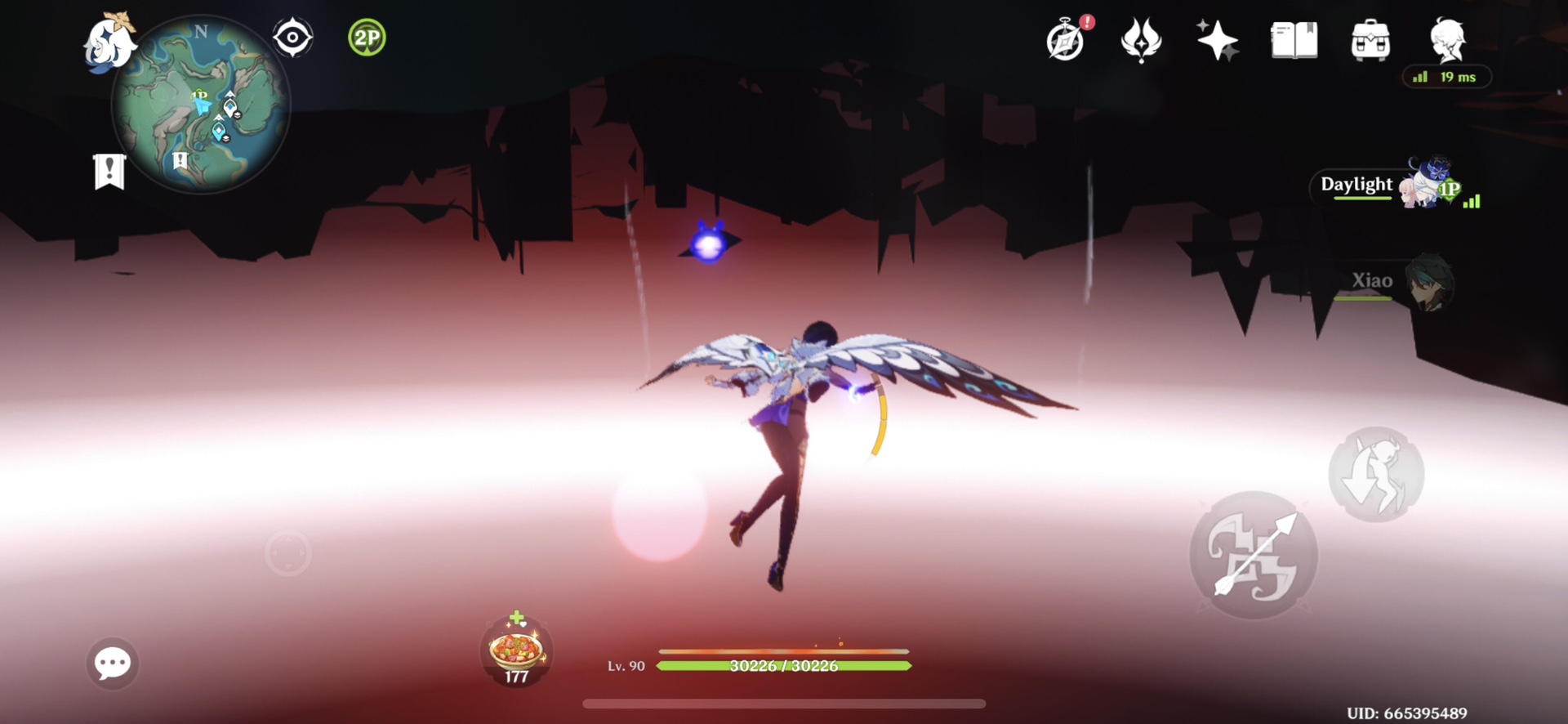Open the Wish menu star icon
This screenshot has height=724, width=1568.
click(x=1217, y=38)
